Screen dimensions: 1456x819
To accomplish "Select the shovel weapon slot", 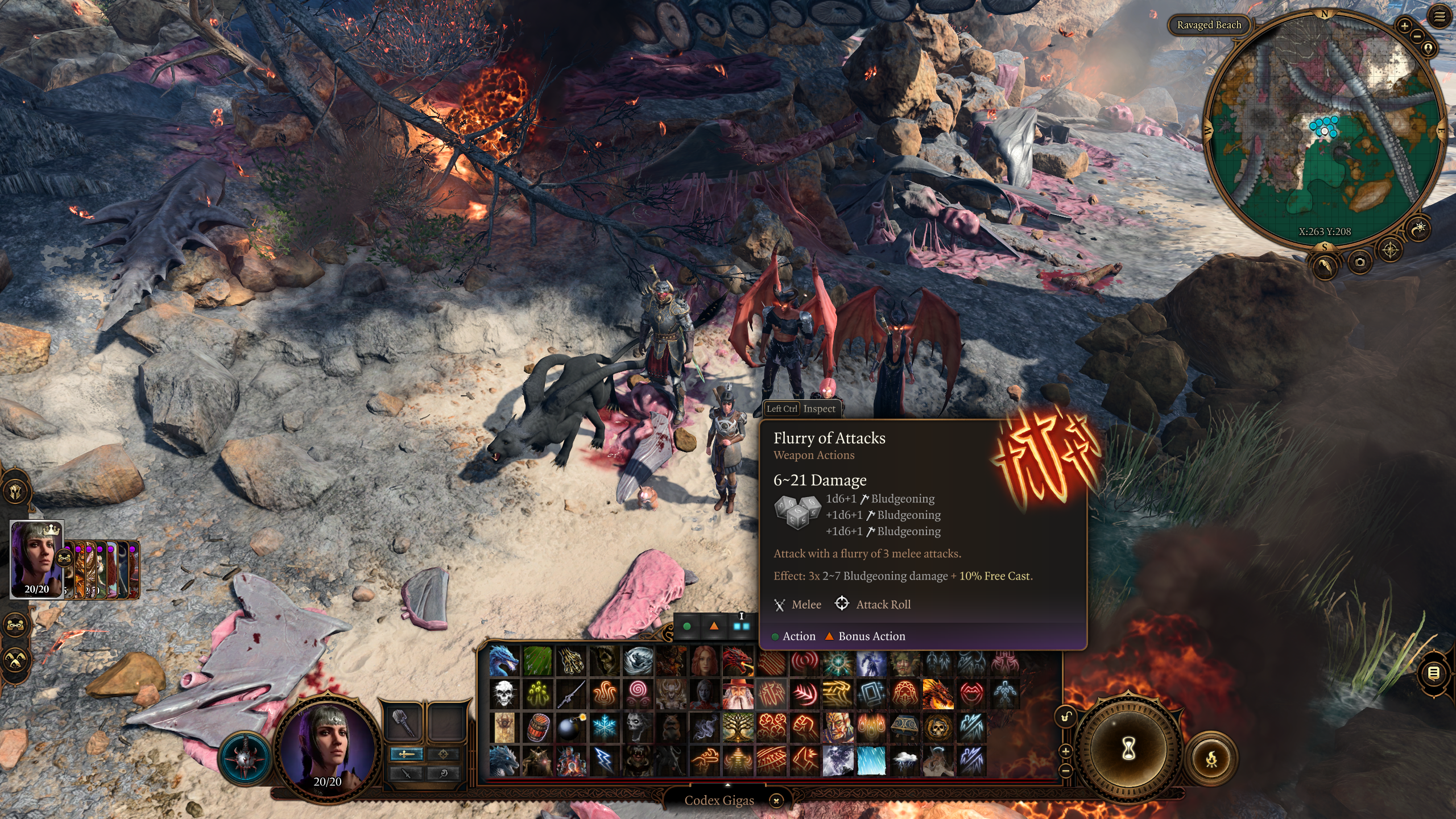I will 403,722.
